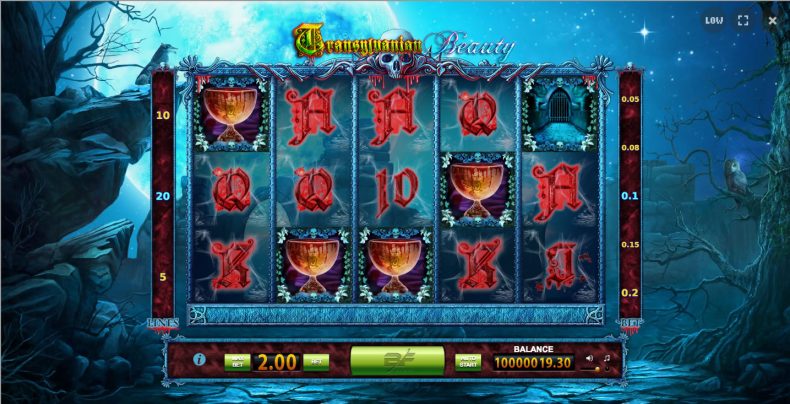Spin the reels with the green button
Image resolution: width=790 pixels, height=404 pixels.
[397, 360]
